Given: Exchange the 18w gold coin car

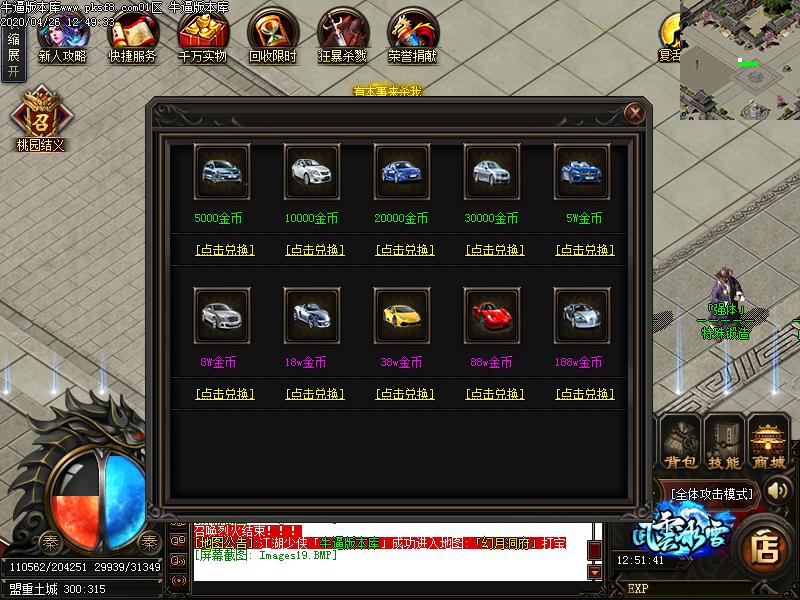Looking at the screenshot, I should 314,394.
